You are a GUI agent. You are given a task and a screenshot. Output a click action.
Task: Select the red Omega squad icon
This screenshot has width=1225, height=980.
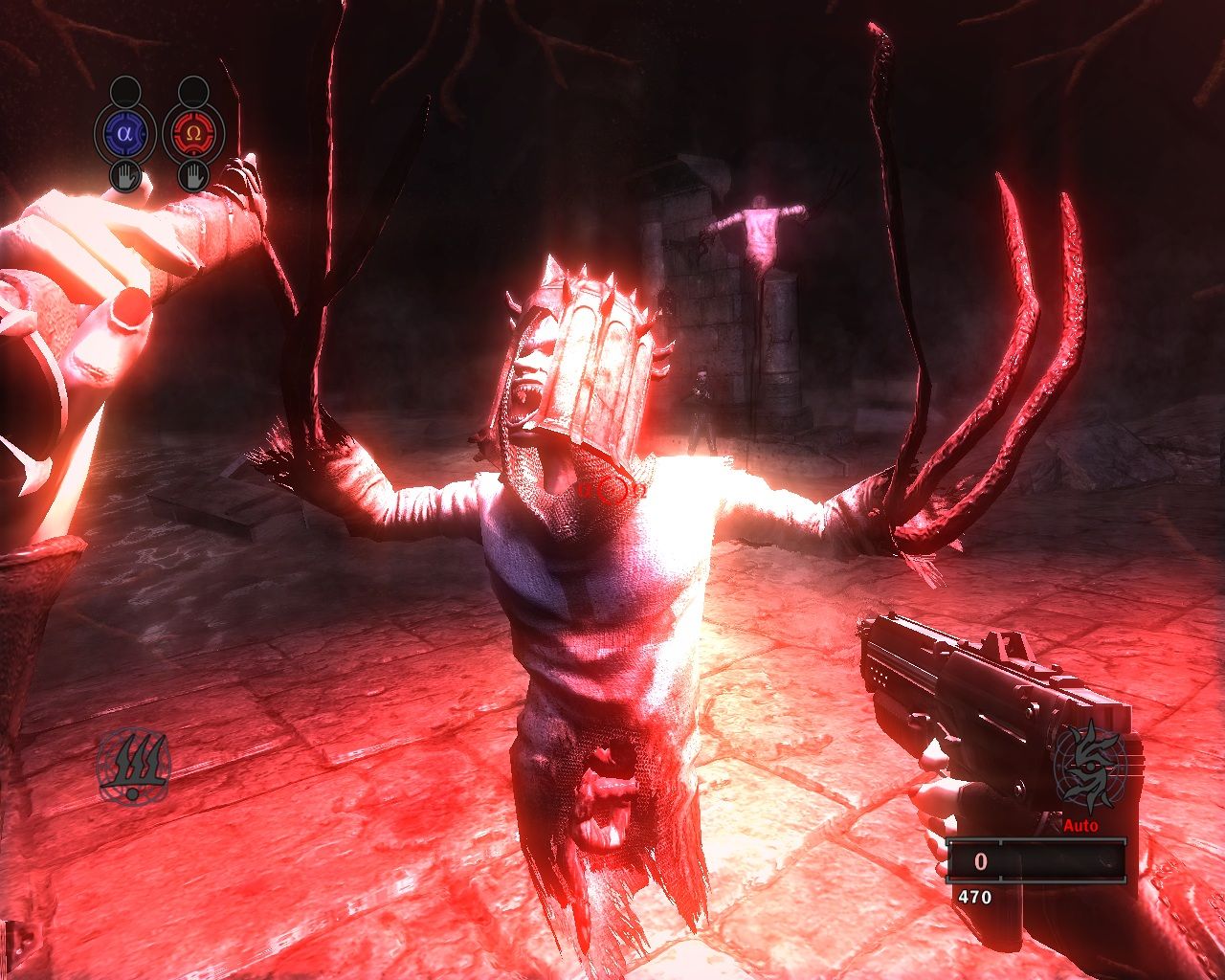[192, 133]
